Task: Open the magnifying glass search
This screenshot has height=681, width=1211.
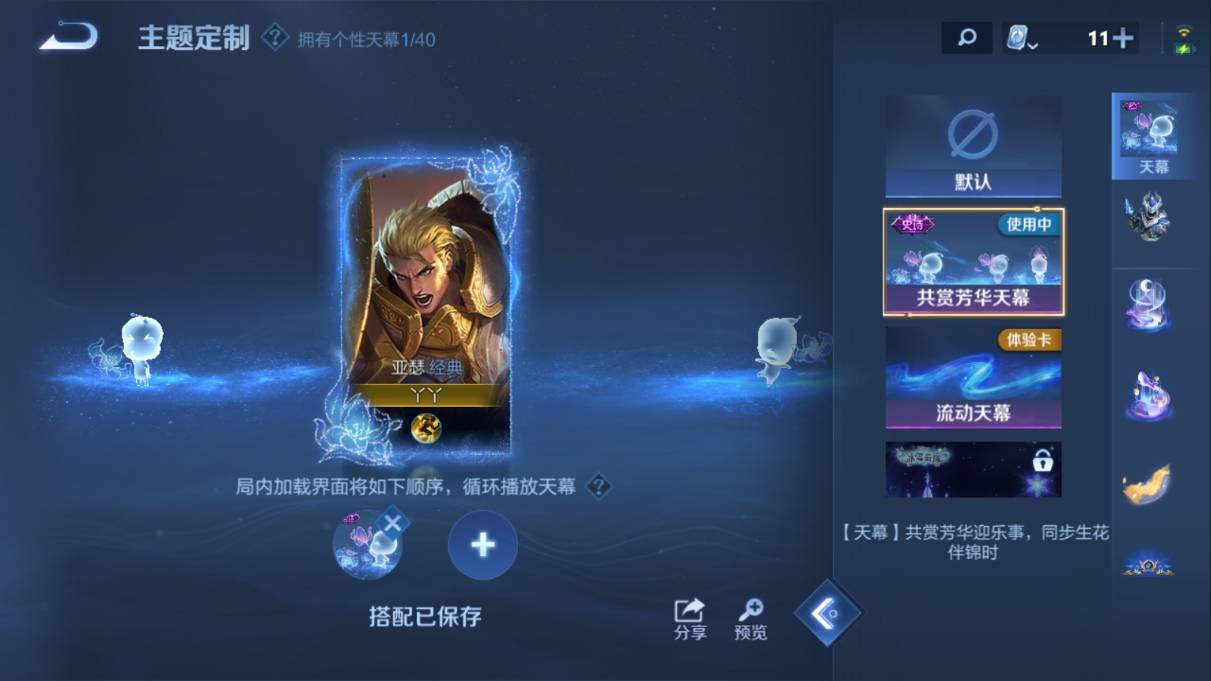Action: pos(966,38)
